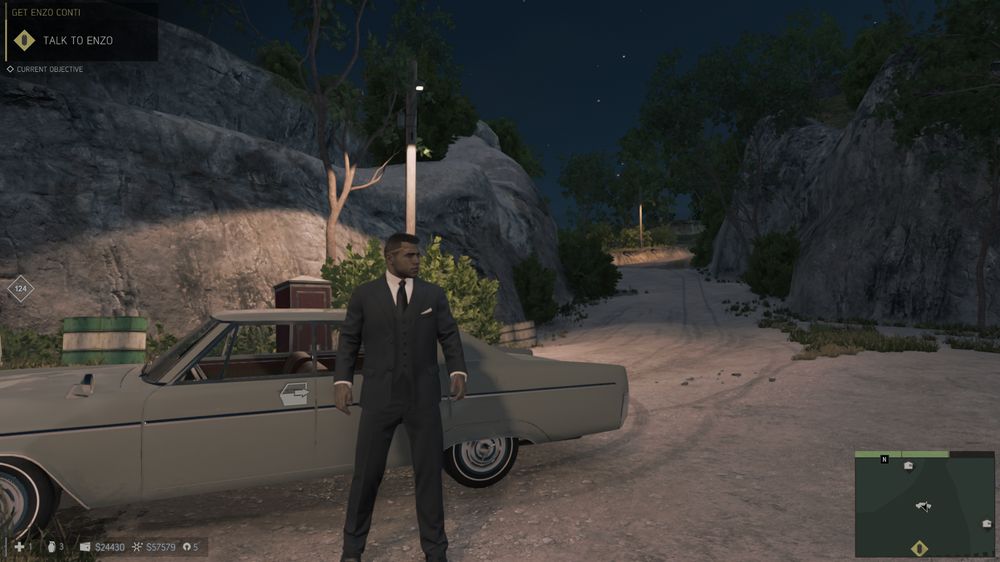This screenshot has height=562, width=1000.
Task: Click the N compass indicator on the minimap
Action: (884, 459)
